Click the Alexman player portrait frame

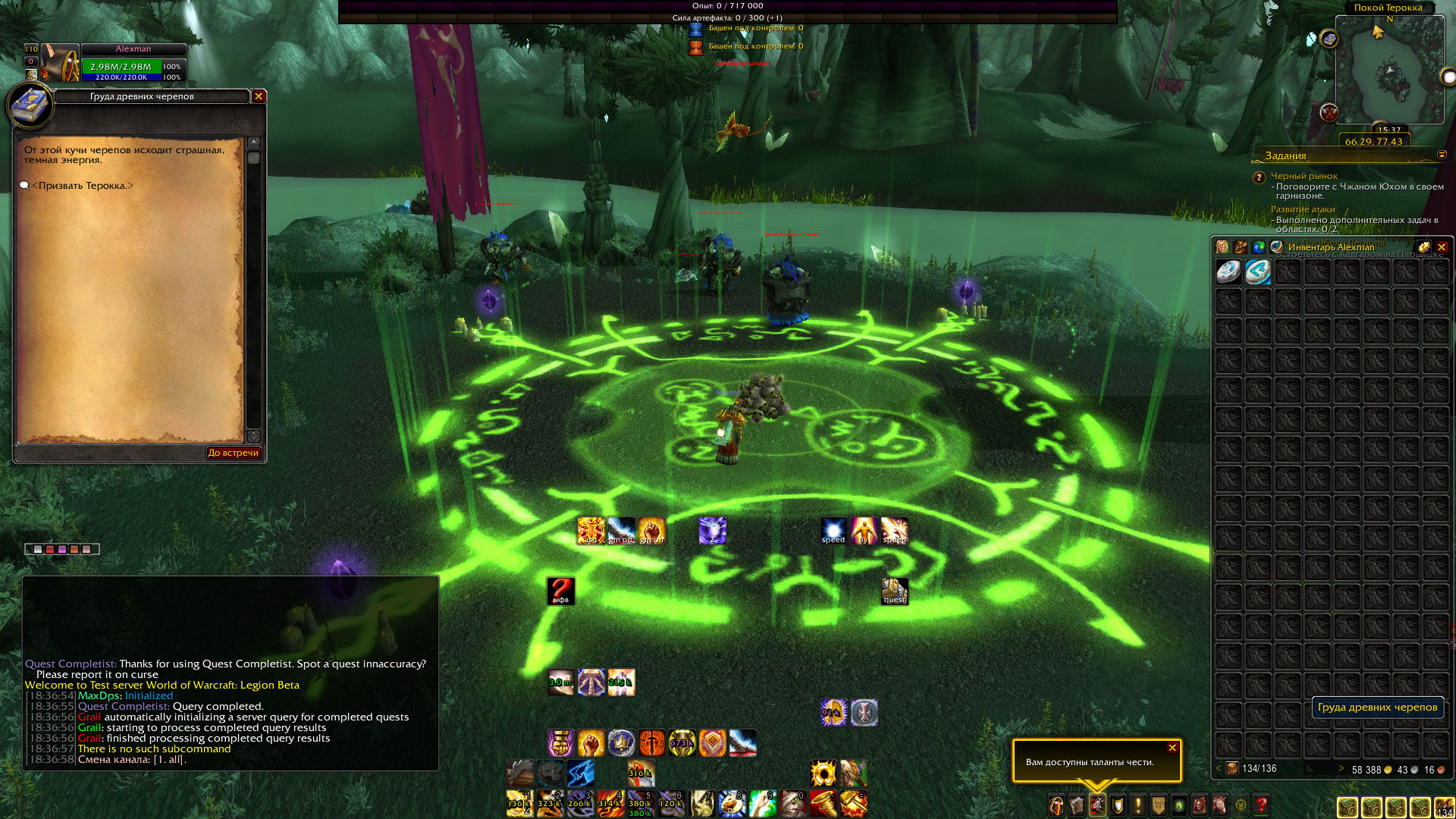pos(61,63)
